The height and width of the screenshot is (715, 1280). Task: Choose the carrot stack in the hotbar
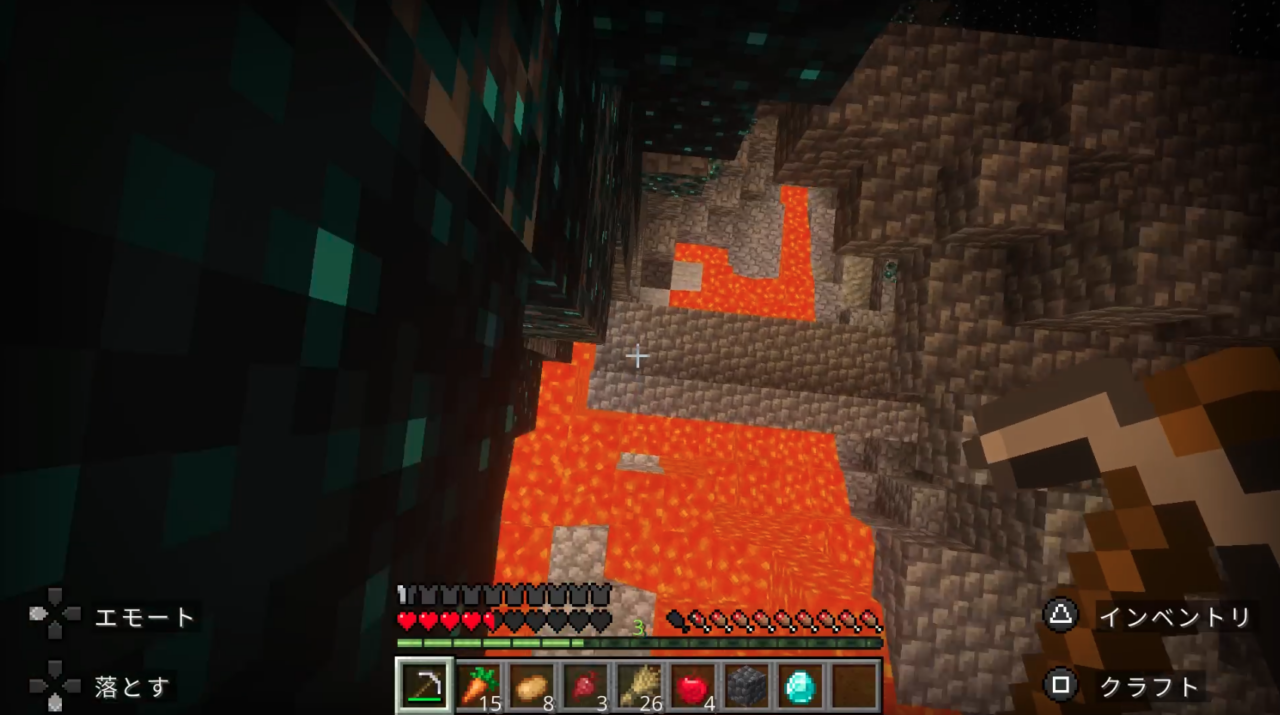pyautogui.click(x=479, y=686)
